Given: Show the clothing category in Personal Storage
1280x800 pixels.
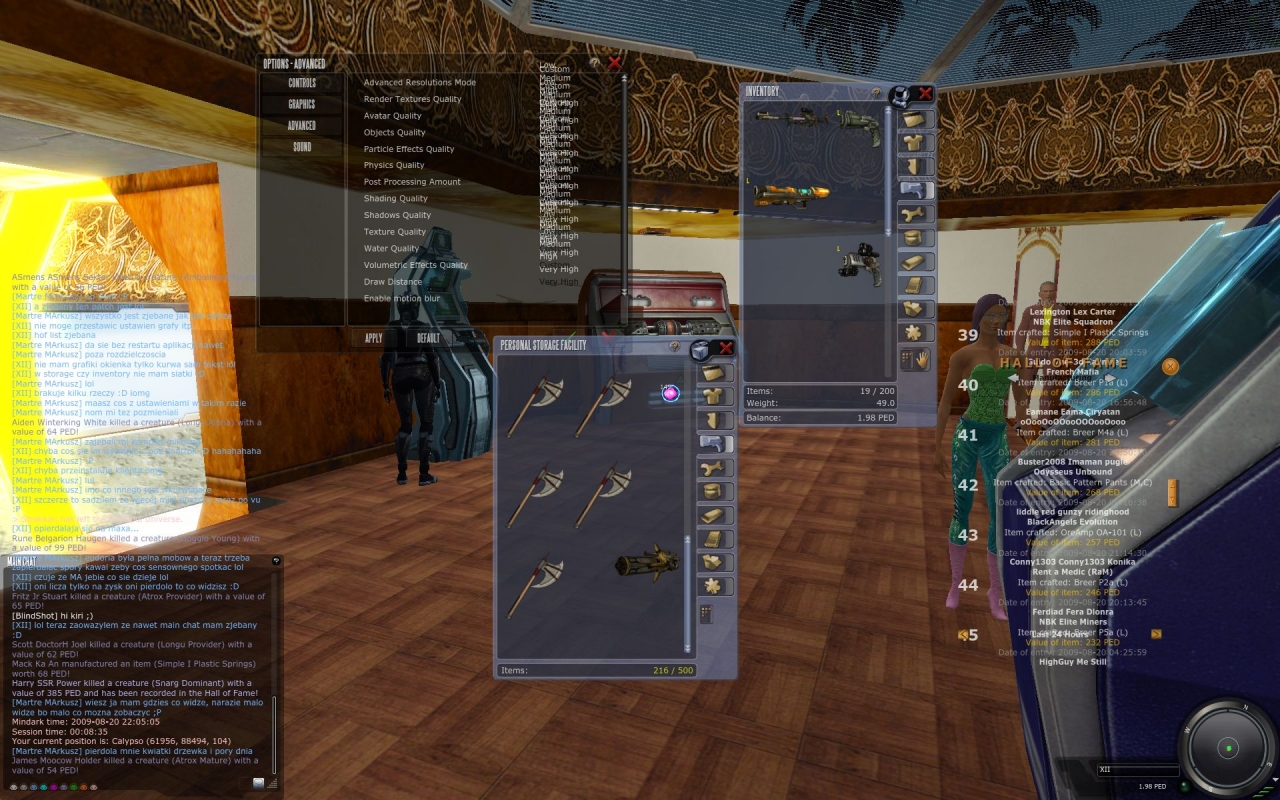Looking at the screenshot, I should coord(716,397).
